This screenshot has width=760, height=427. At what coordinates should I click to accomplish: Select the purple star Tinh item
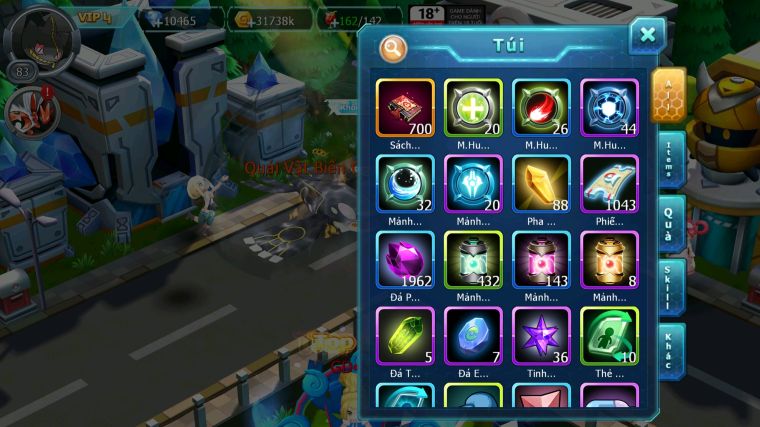tap(541, 336)
